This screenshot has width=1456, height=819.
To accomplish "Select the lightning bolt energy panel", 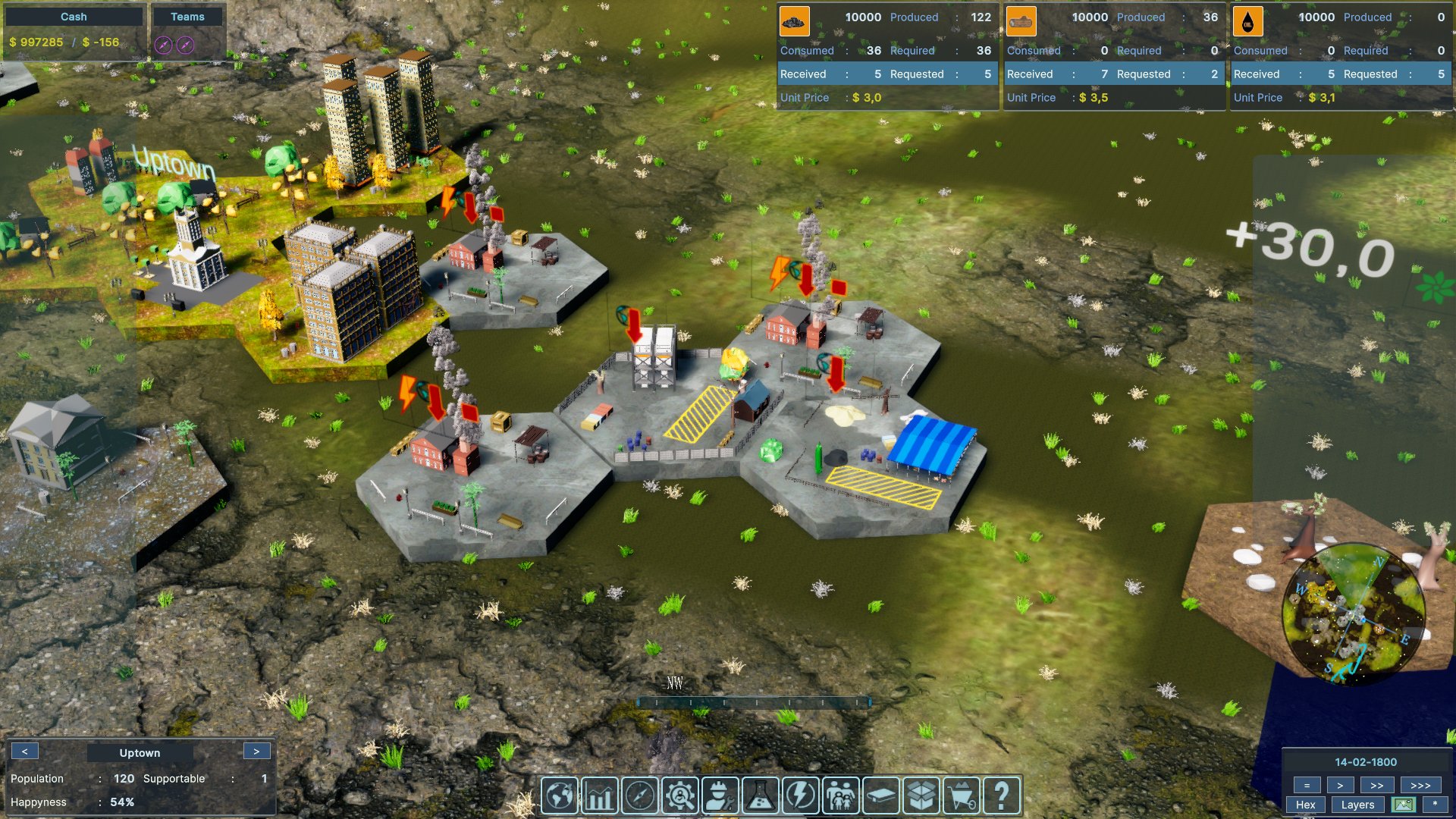I will [800, 796].
